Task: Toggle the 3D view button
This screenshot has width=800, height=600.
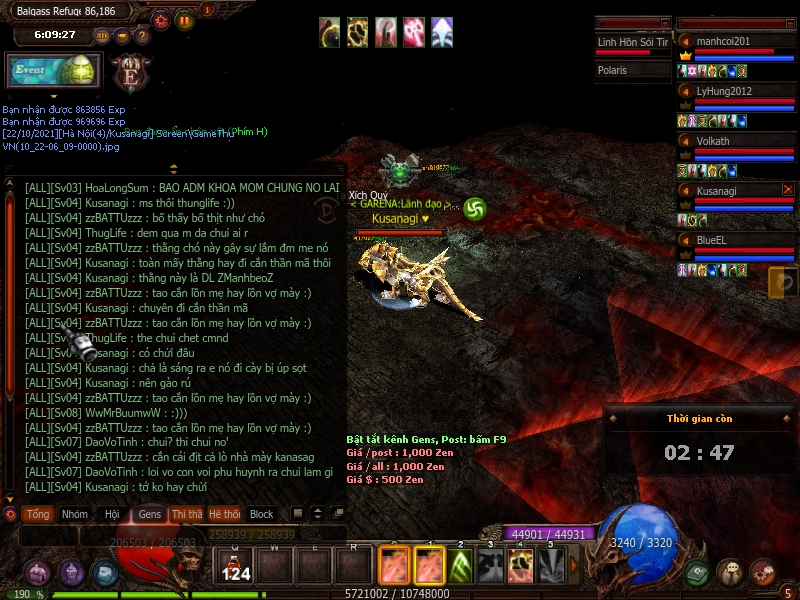Action: (x=102, y=35)
